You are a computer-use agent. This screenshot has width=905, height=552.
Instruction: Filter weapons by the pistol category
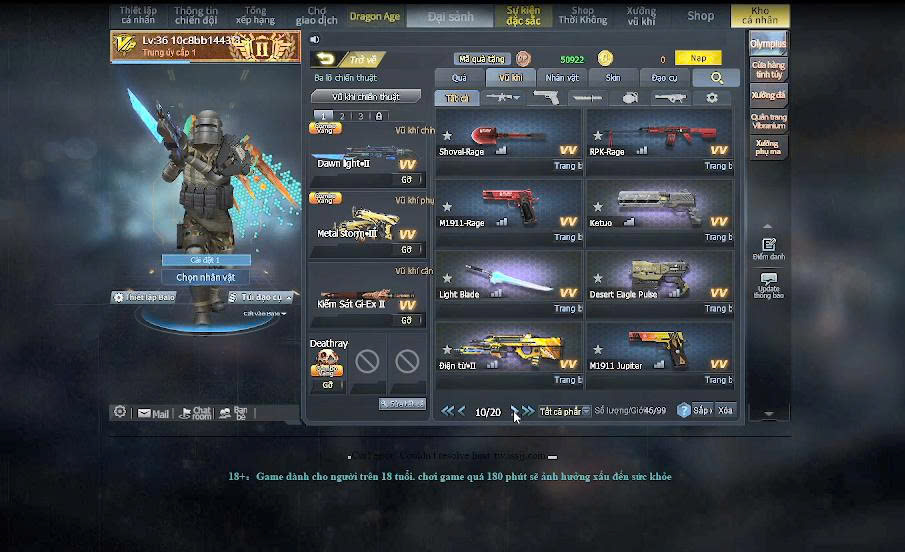(546, 98)
